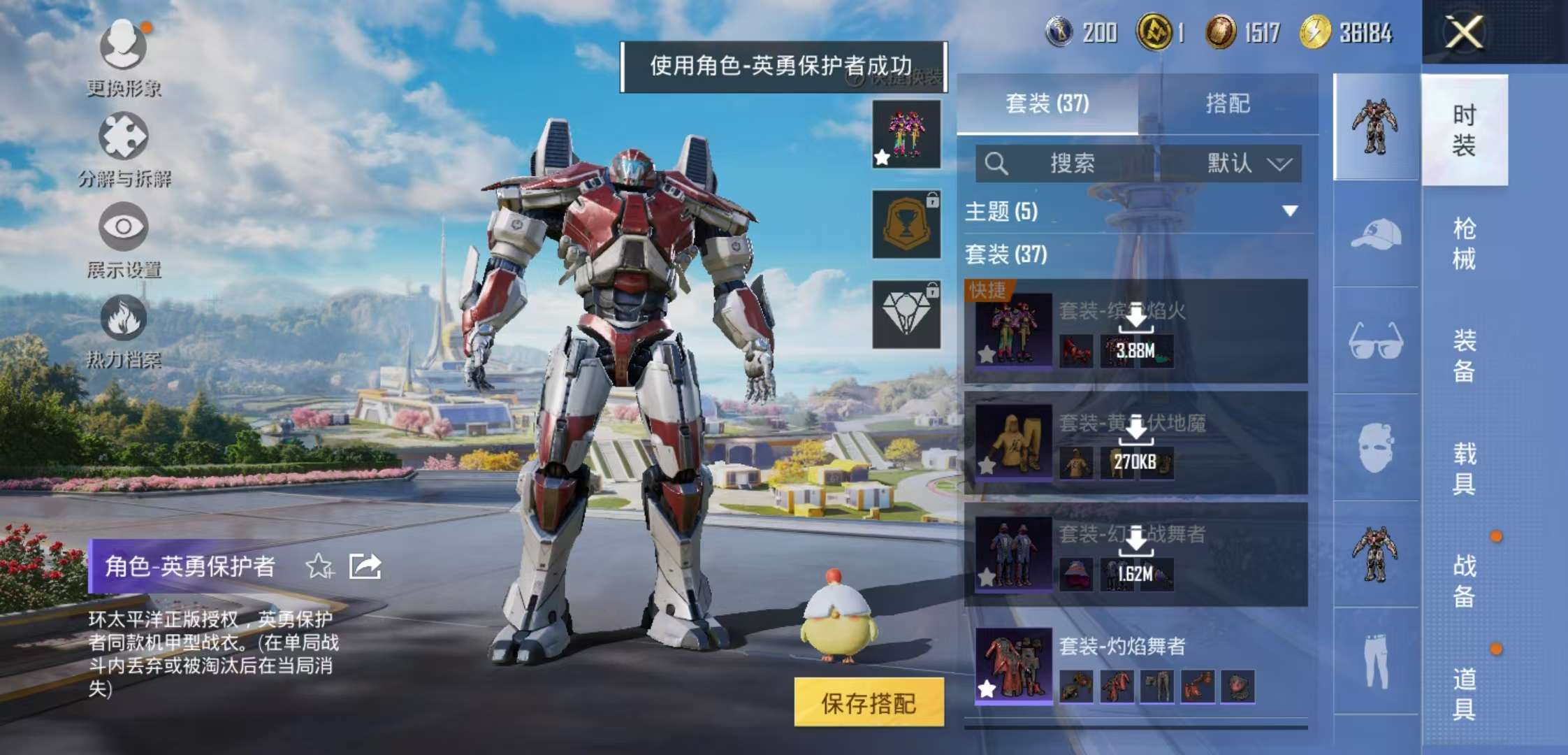Open 更换形象 change appearance

coord(124,45)
